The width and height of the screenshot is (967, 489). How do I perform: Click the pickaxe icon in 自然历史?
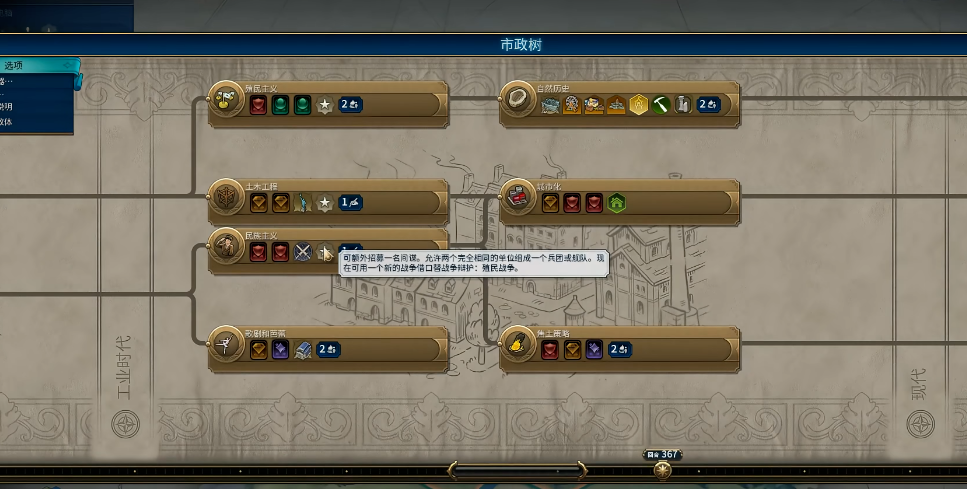(661, 104)
